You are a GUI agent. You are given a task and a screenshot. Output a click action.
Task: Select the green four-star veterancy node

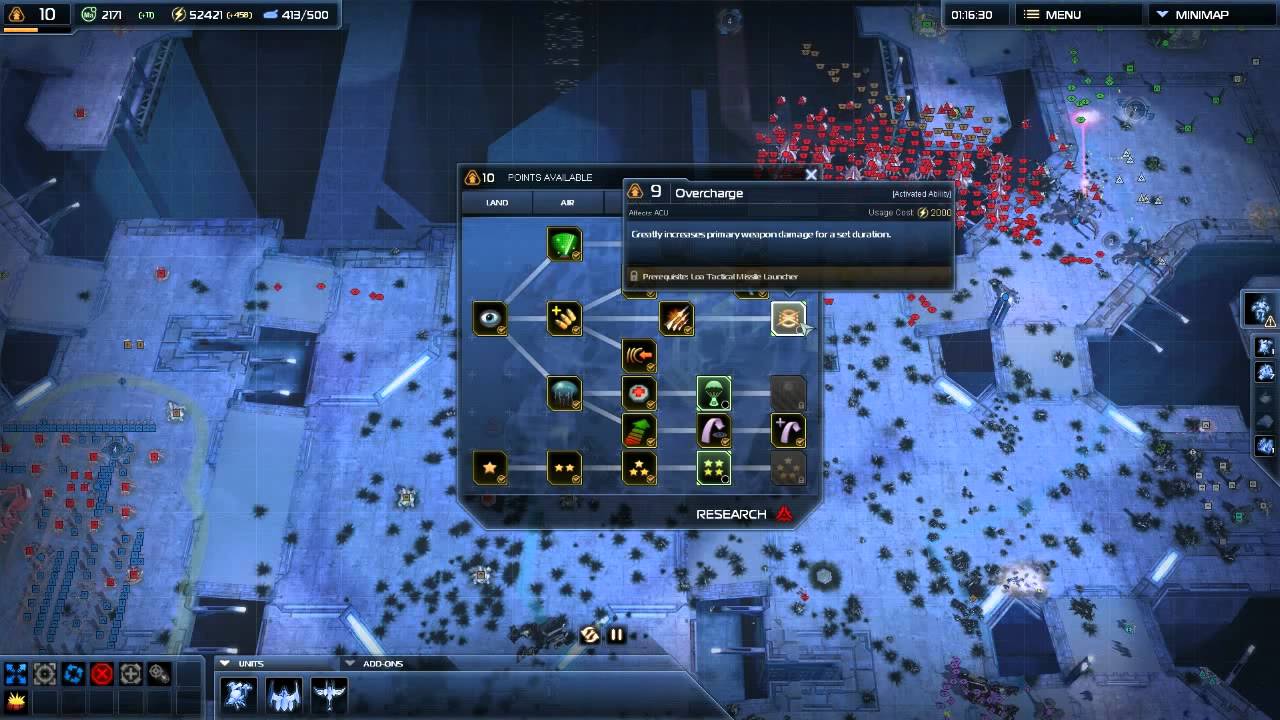(x=713, y=467)
